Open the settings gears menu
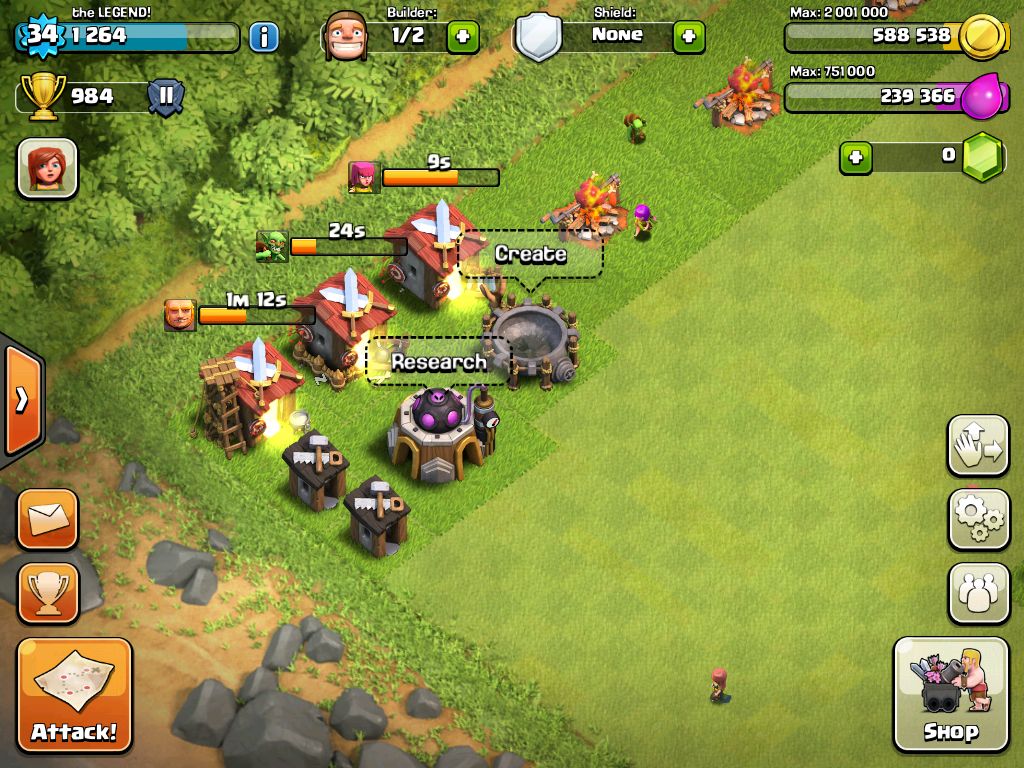The image size is (1024, 768). click(x=977, y=519)
